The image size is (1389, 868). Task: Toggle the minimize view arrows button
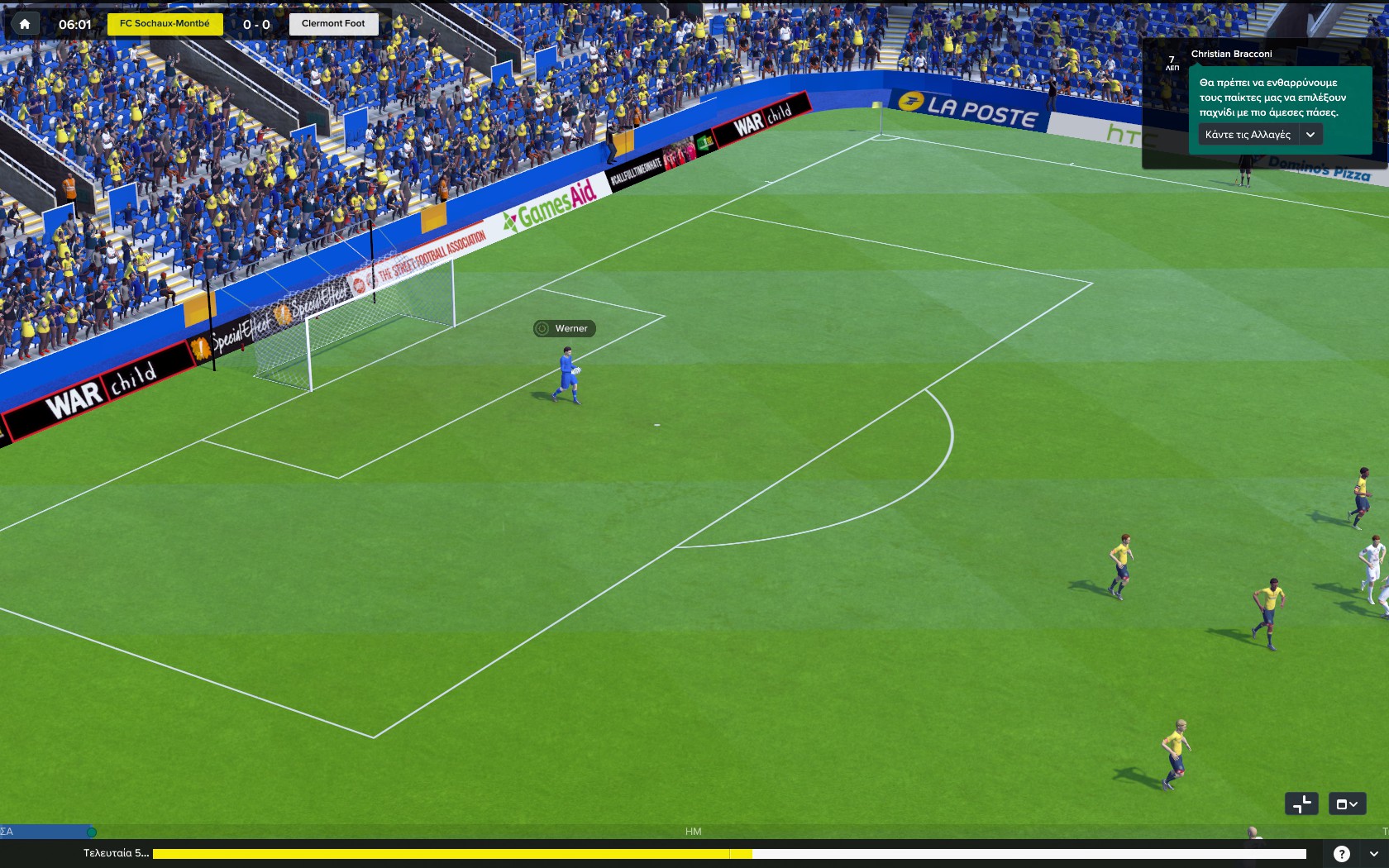[x=1301, y=804]
